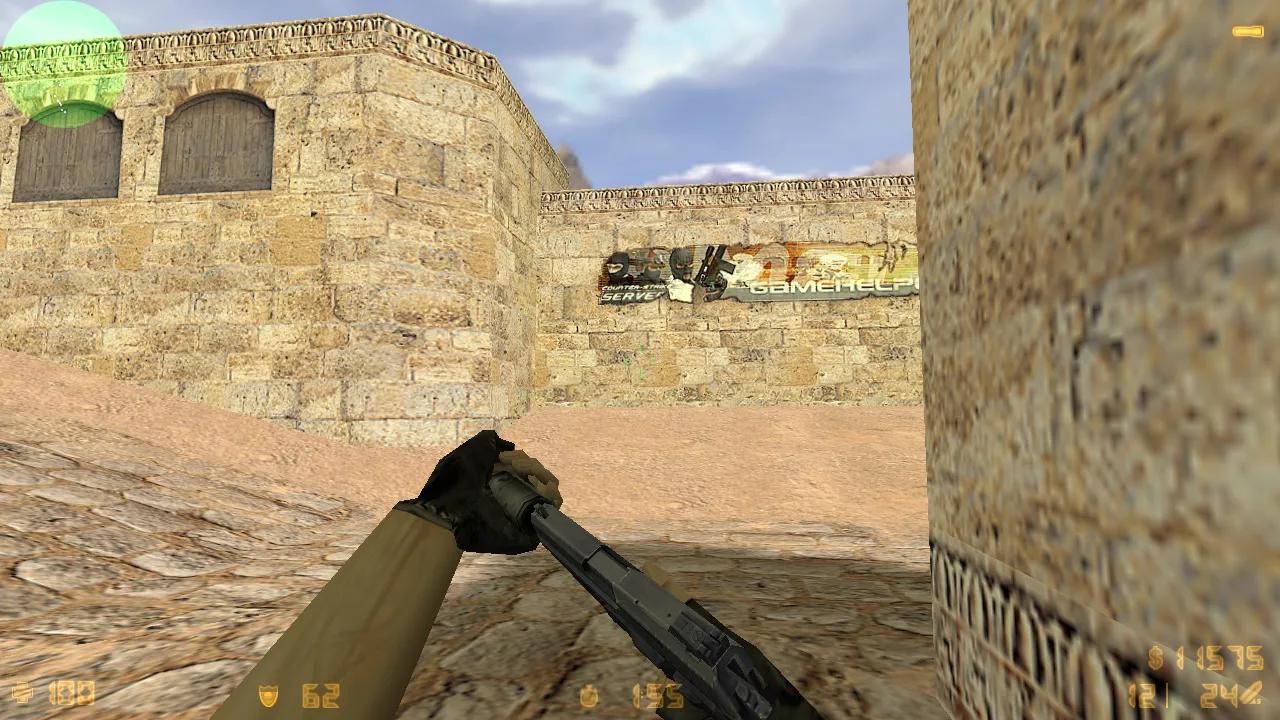The width and height of the screenshot is (1280, 720).
Task: Click the health value reading 100
Action: [70, 693]
